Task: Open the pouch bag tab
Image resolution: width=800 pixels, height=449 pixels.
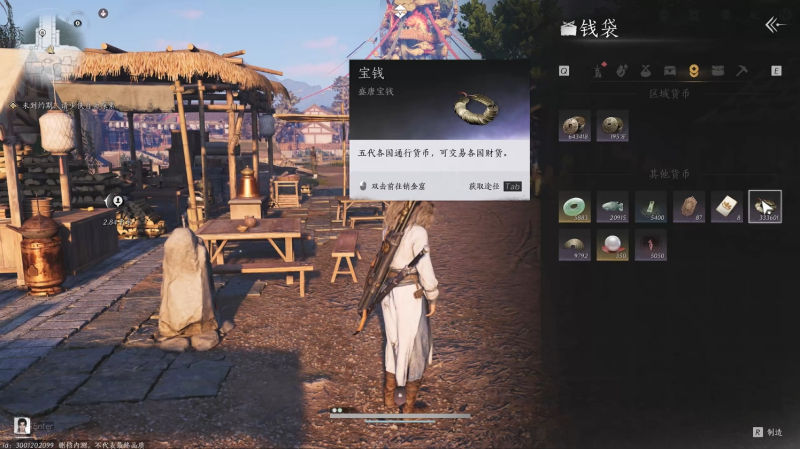Action: tap(646, 71)
